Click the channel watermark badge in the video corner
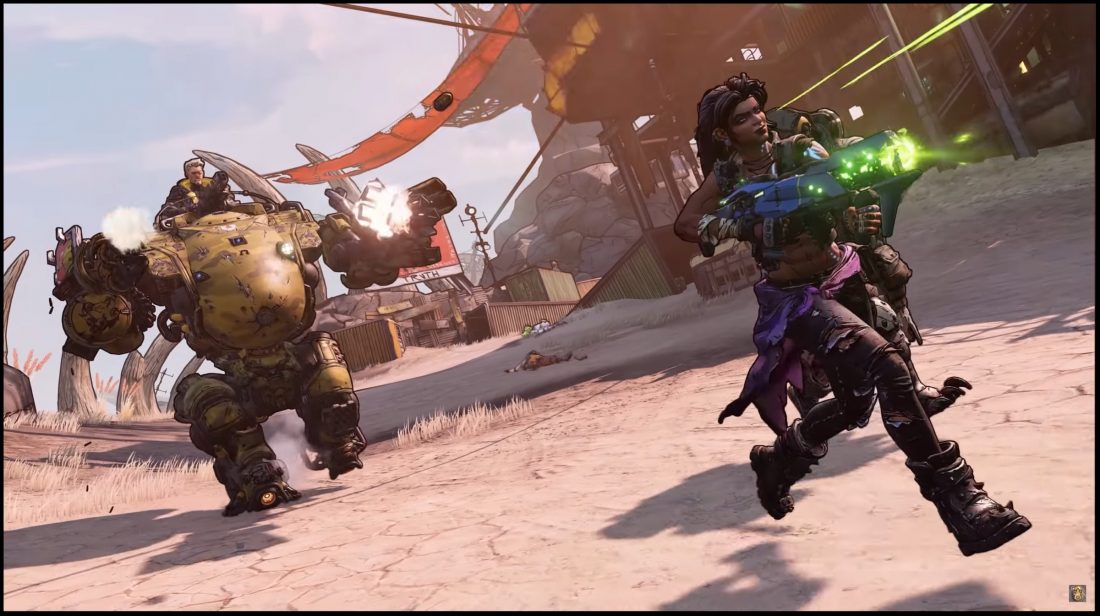 (1078, 593)
